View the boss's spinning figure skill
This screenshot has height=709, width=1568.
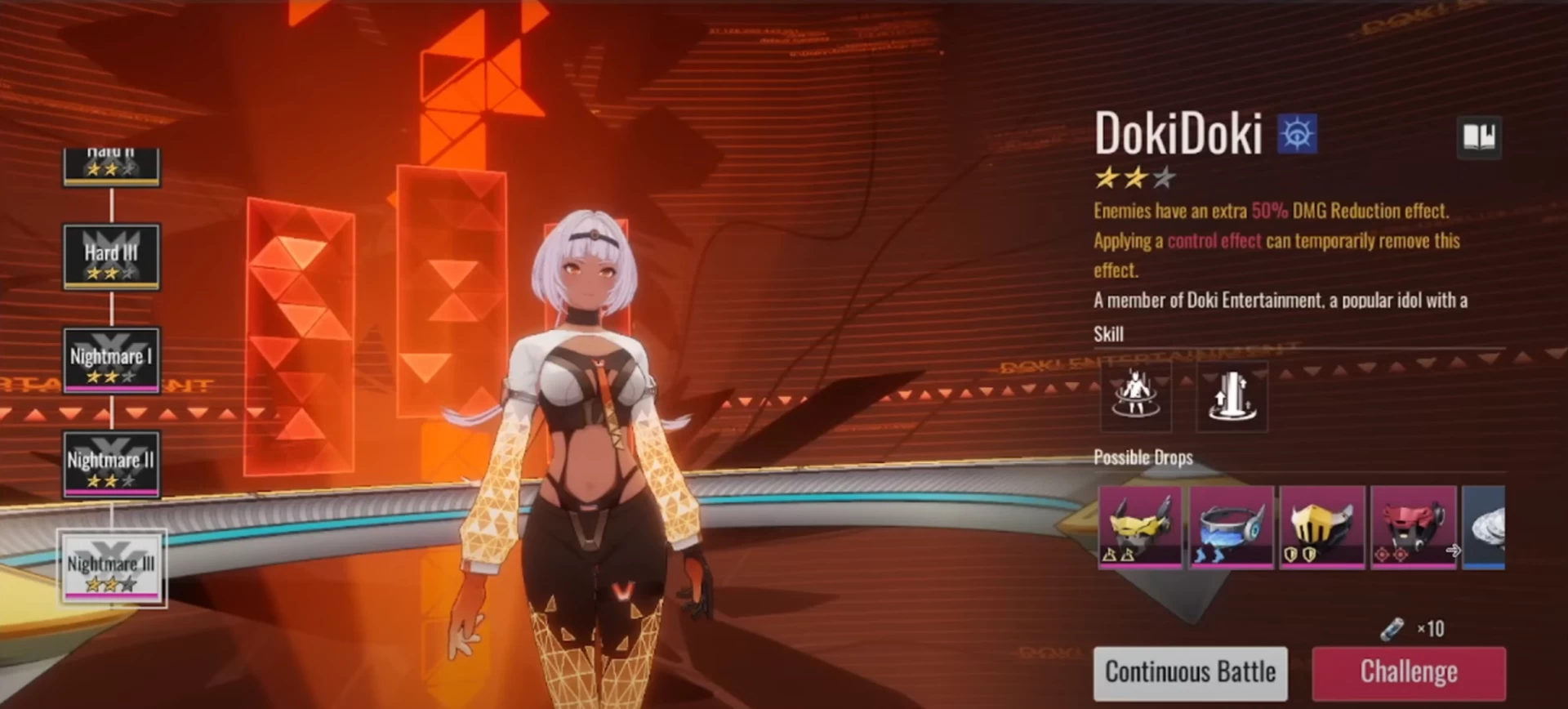(1136, 396)
